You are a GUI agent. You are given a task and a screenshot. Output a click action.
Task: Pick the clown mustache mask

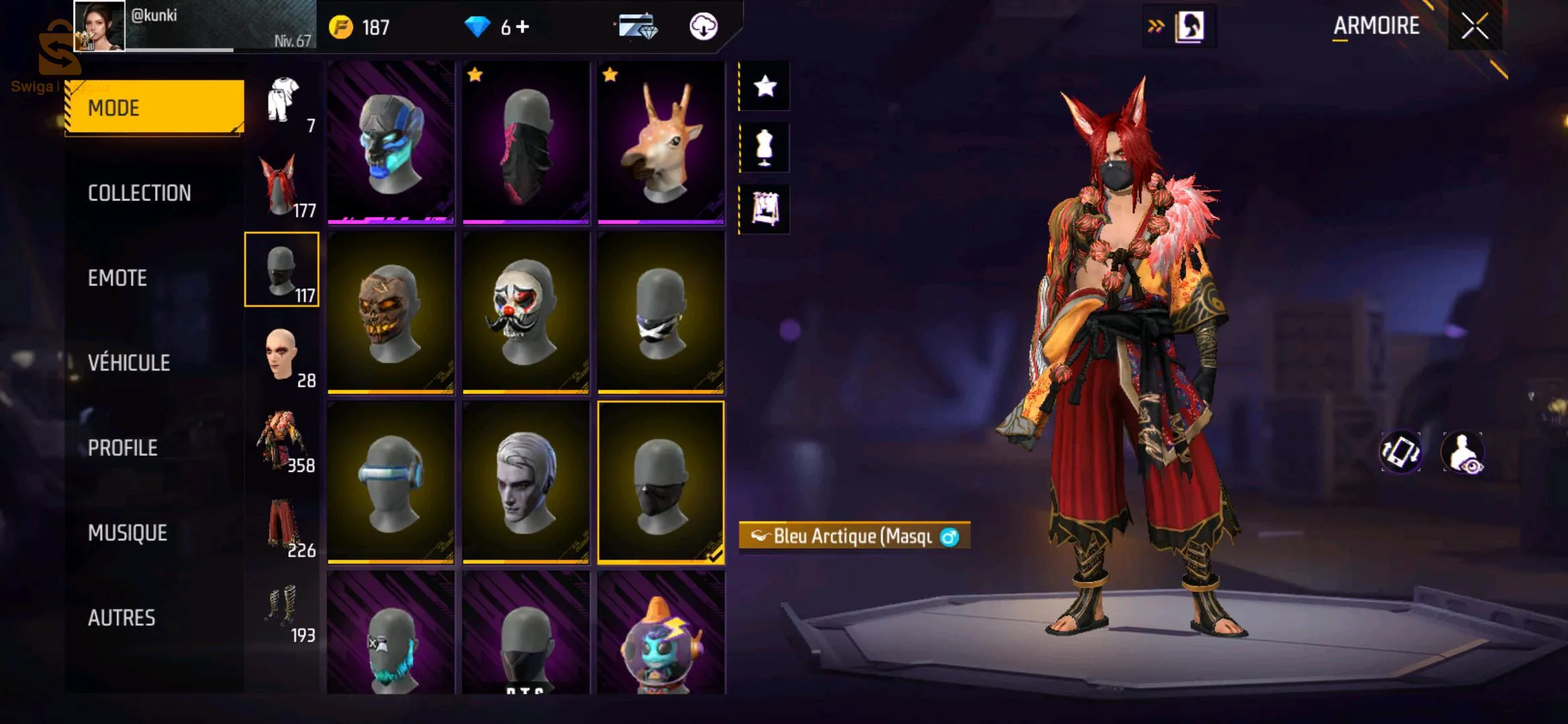pyautogui.click(x=525, y=312)
